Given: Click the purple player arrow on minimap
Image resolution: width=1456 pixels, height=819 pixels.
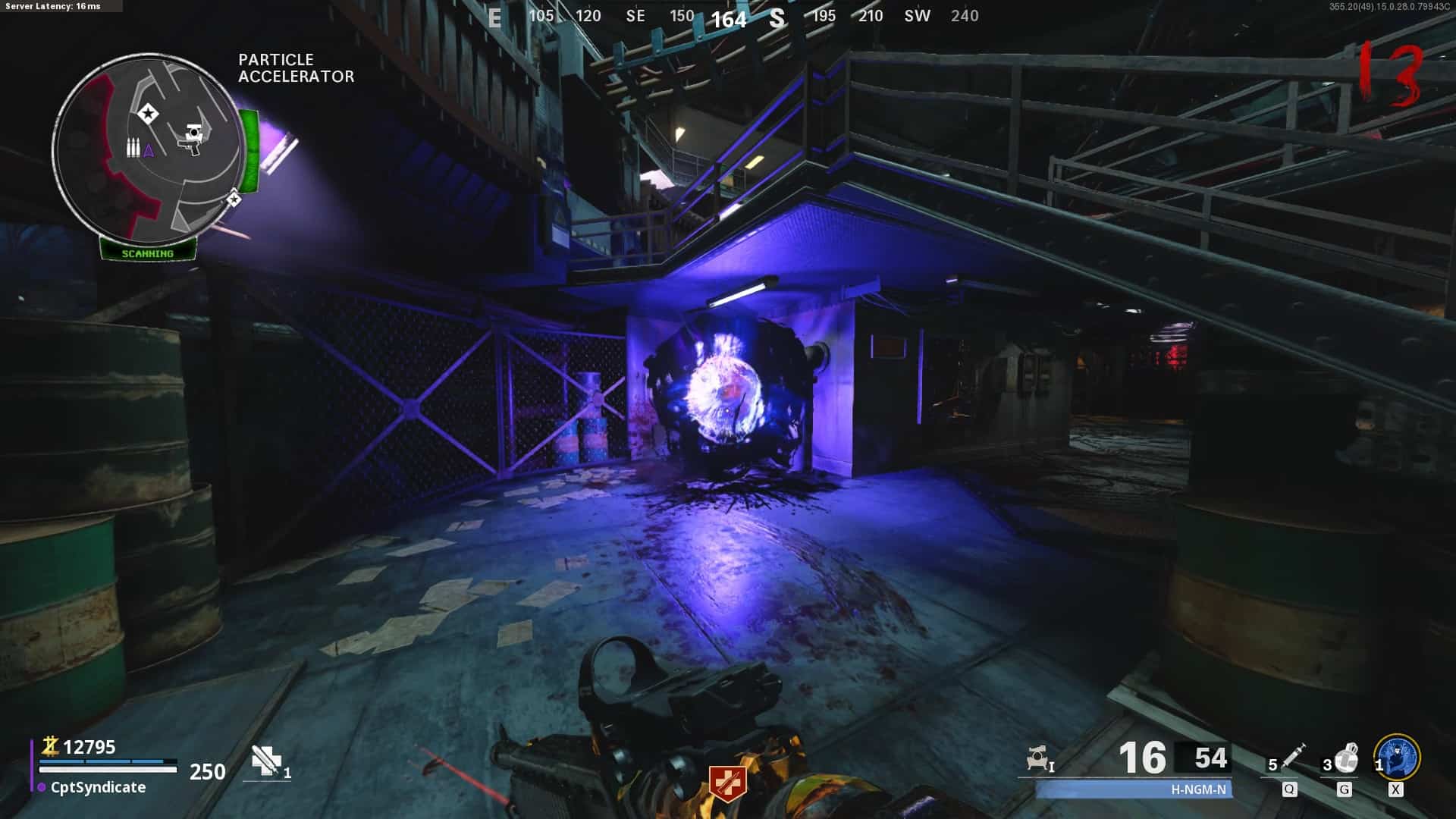Looking at the screenshot, I should 149,150.
